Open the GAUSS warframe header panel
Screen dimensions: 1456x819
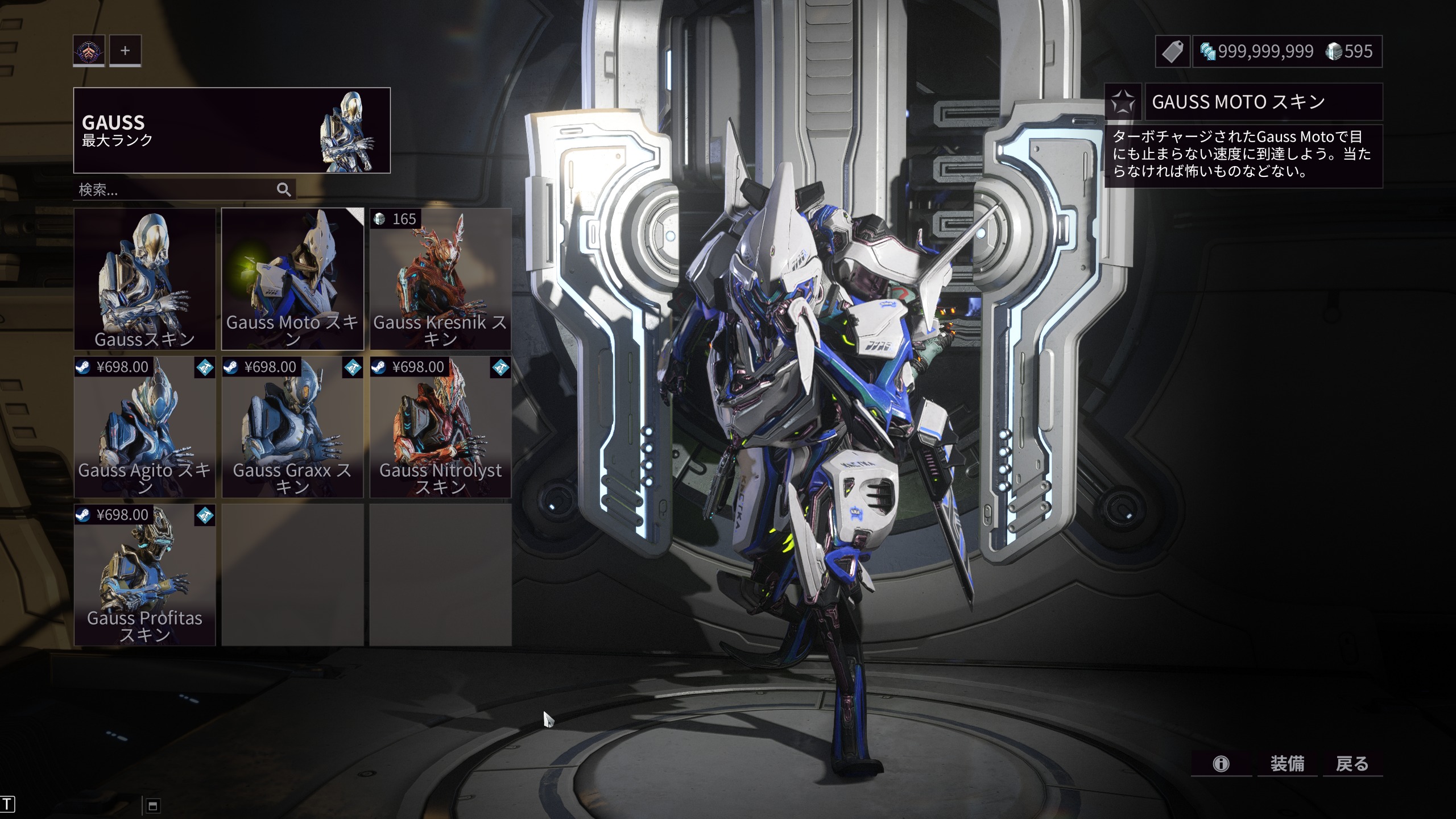(231, 130)
